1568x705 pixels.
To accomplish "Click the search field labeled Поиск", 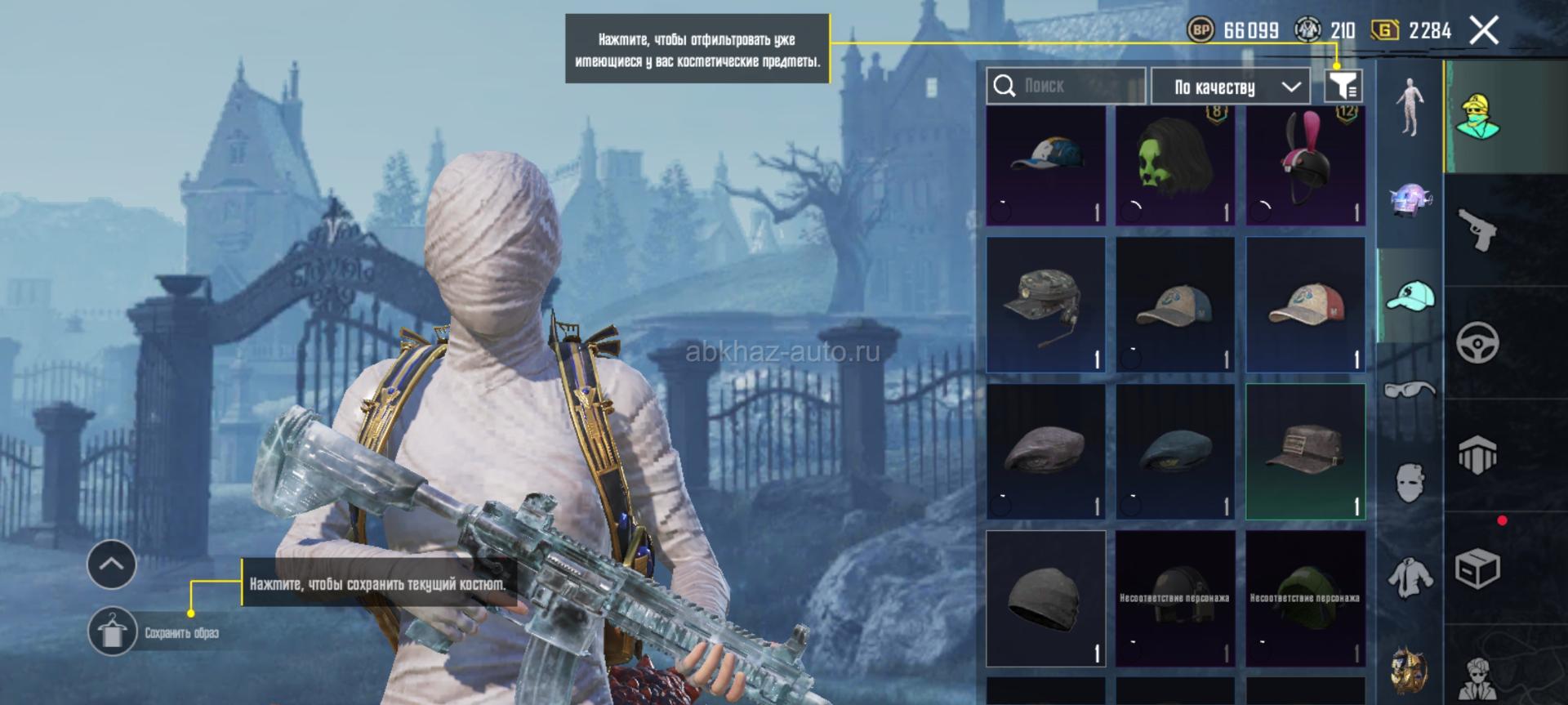I will [1066, 86].
